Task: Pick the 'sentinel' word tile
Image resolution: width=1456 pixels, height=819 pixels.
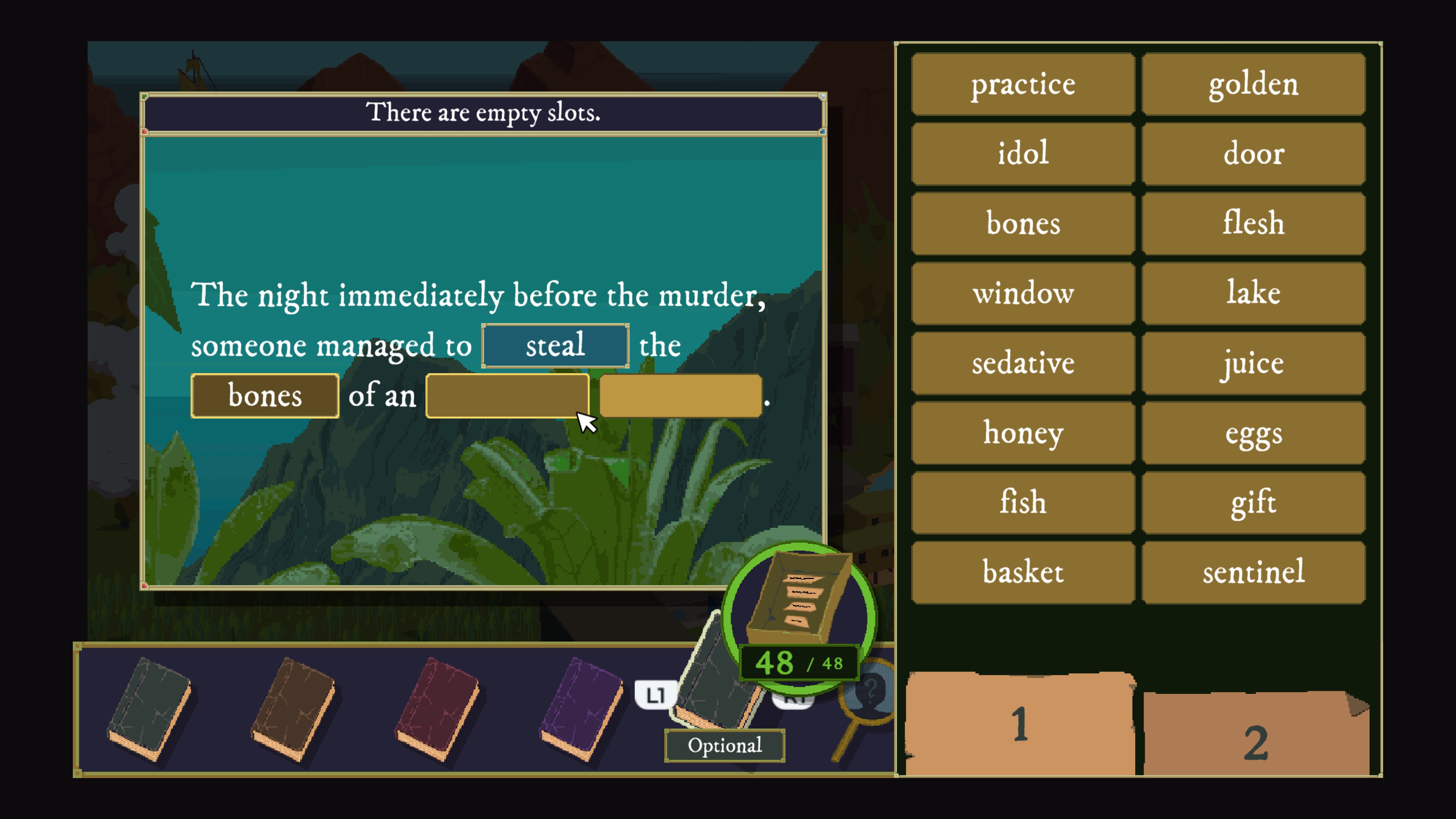Action: coord(1253,572)
